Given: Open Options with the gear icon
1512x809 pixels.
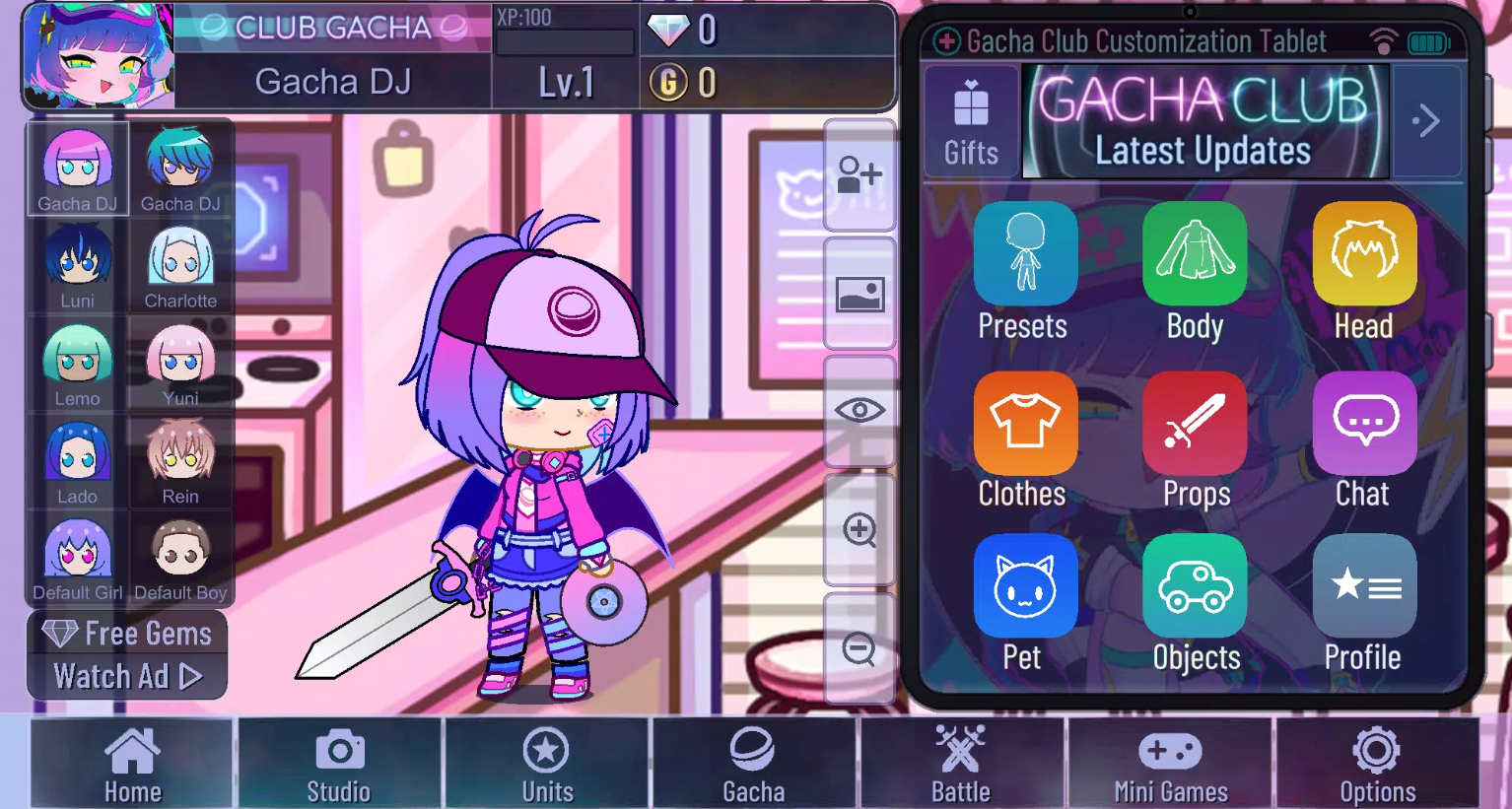Looking at the screenshot, I should point(1377,763).
